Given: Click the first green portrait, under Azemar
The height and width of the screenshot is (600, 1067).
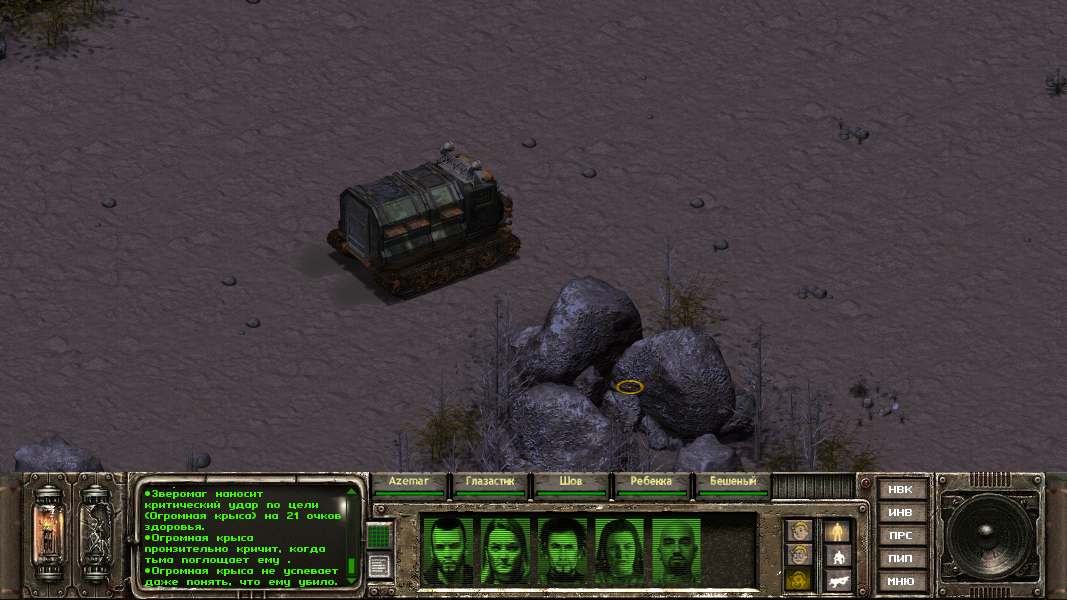Looking at the screenshot, I should [447, 549].
